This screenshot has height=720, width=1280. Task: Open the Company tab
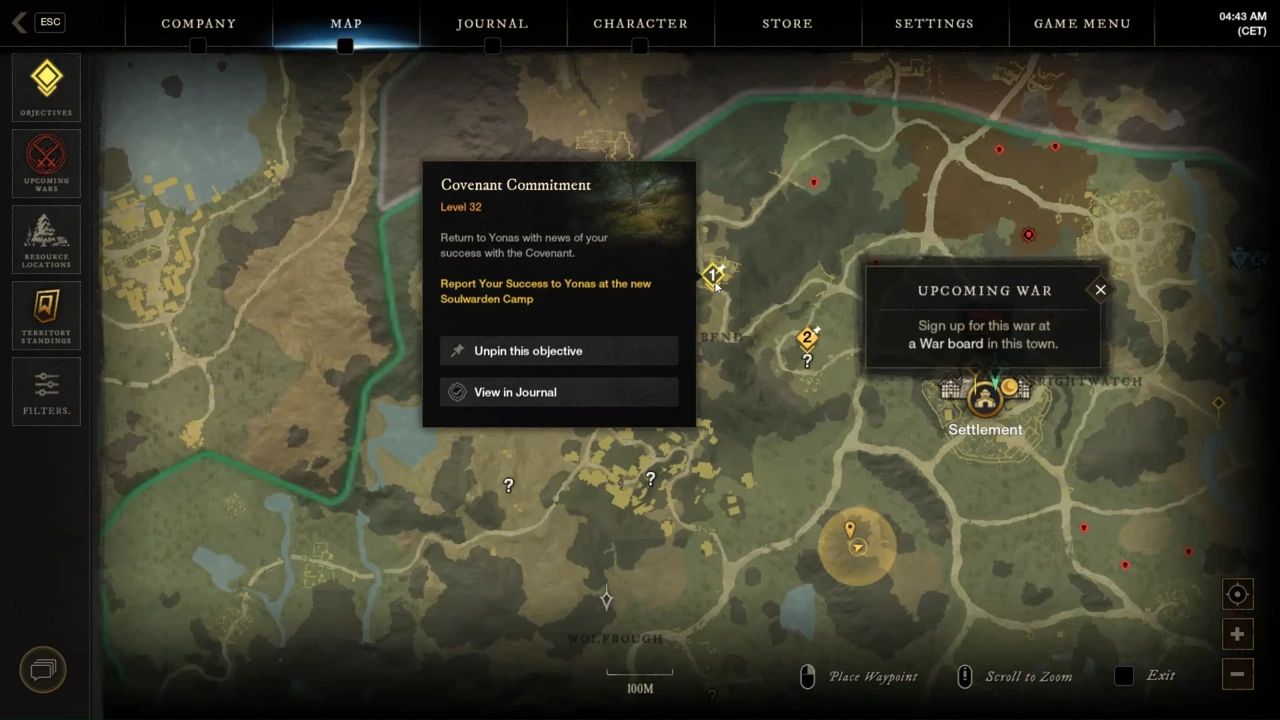point(198,23)
